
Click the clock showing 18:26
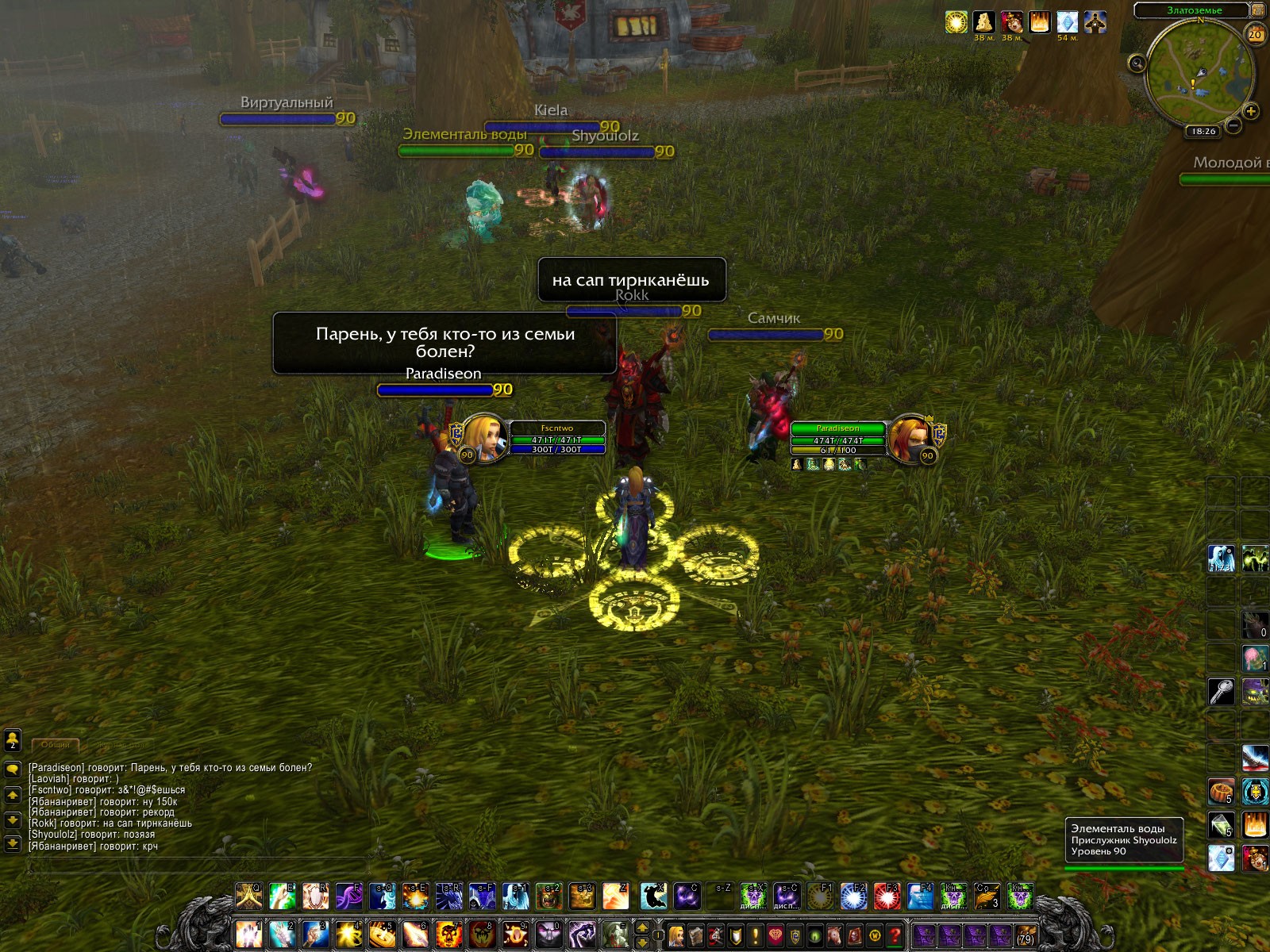[x=1203, y=131]
